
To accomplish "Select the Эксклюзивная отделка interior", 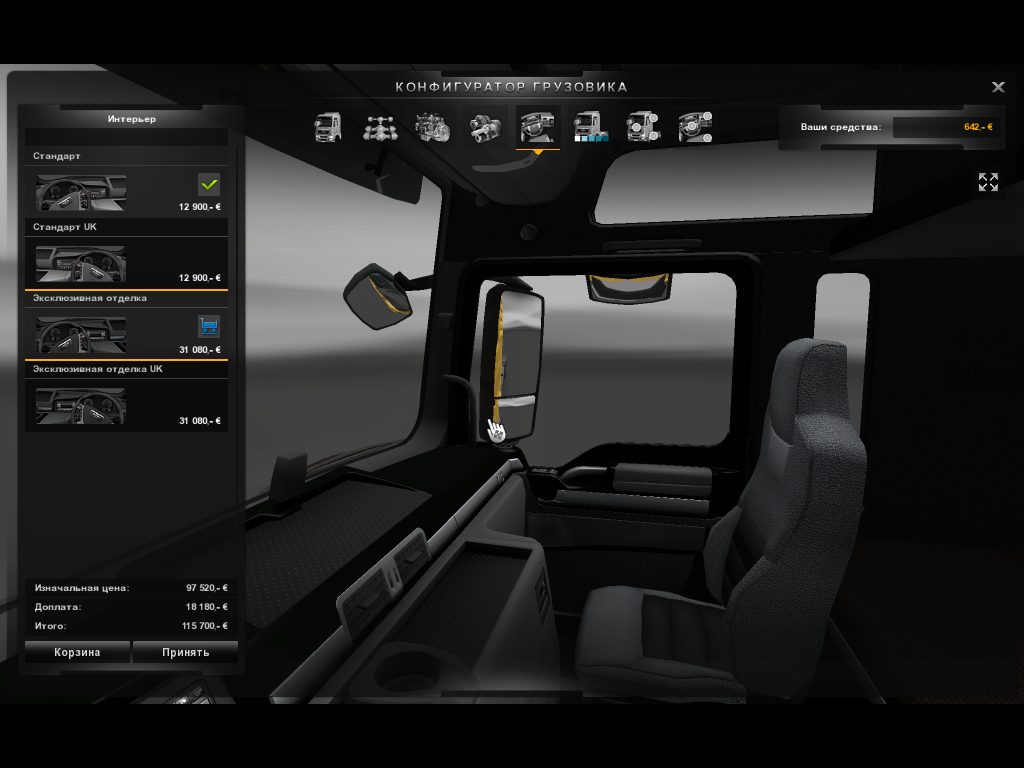I will pos(126,333).
